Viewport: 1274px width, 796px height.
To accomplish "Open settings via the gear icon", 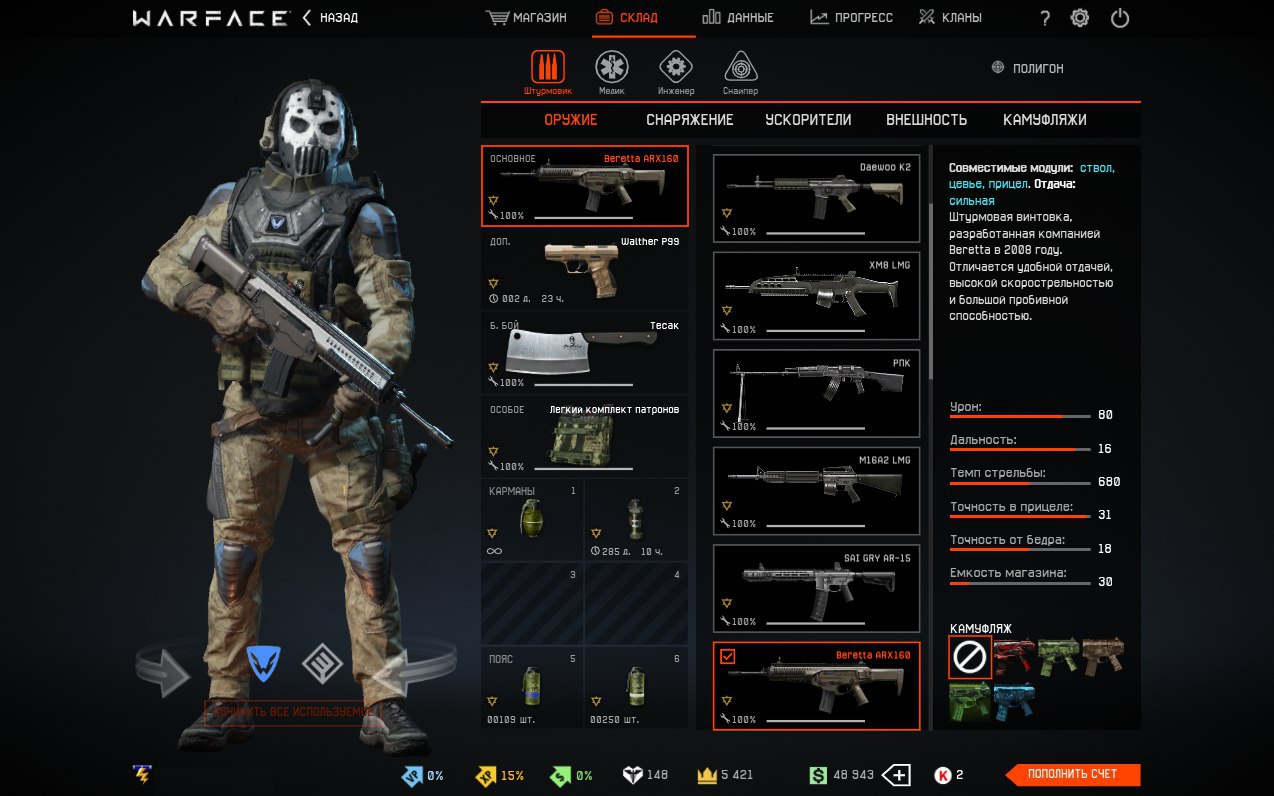I will pos(1080,18).
